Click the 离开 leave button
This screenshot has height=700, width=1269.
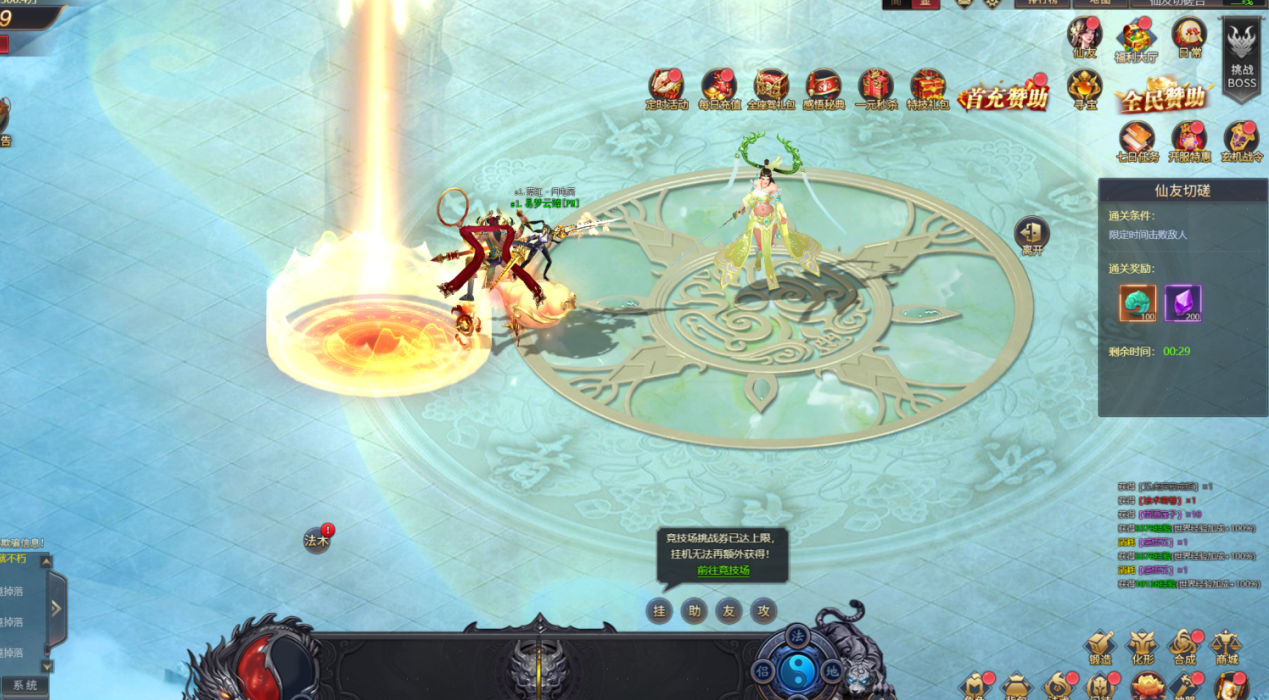[x=1032, y=235]
